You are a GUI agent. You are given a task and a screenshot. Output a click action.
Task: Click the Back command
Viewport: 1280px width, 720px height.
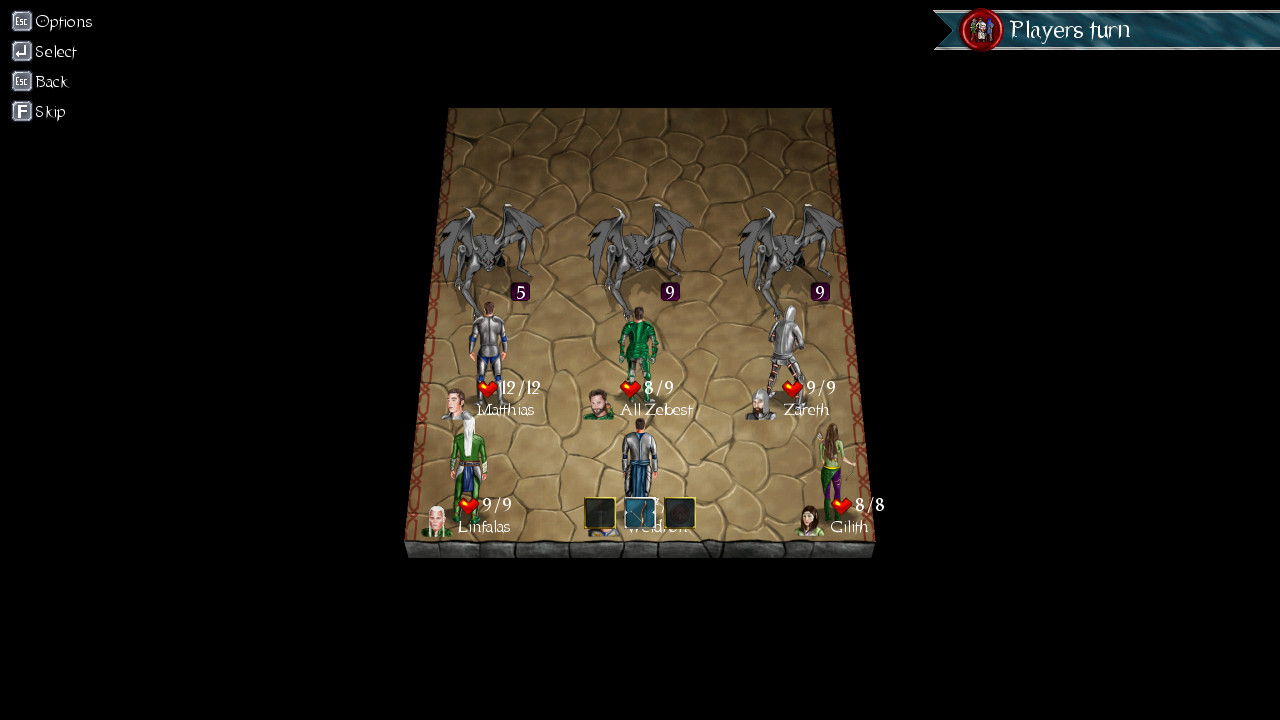[51, 81]
